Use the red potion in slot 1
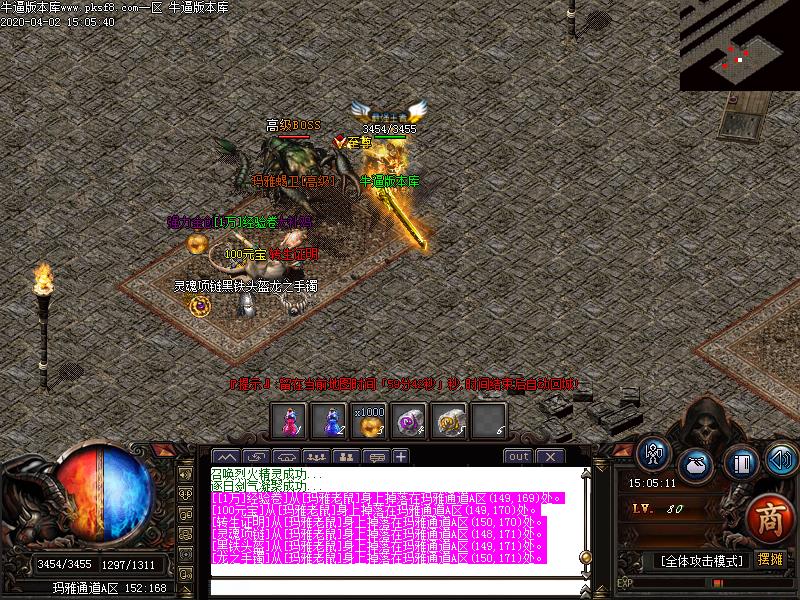The height and width of the screenshot is (600, 800). [288, 422]
